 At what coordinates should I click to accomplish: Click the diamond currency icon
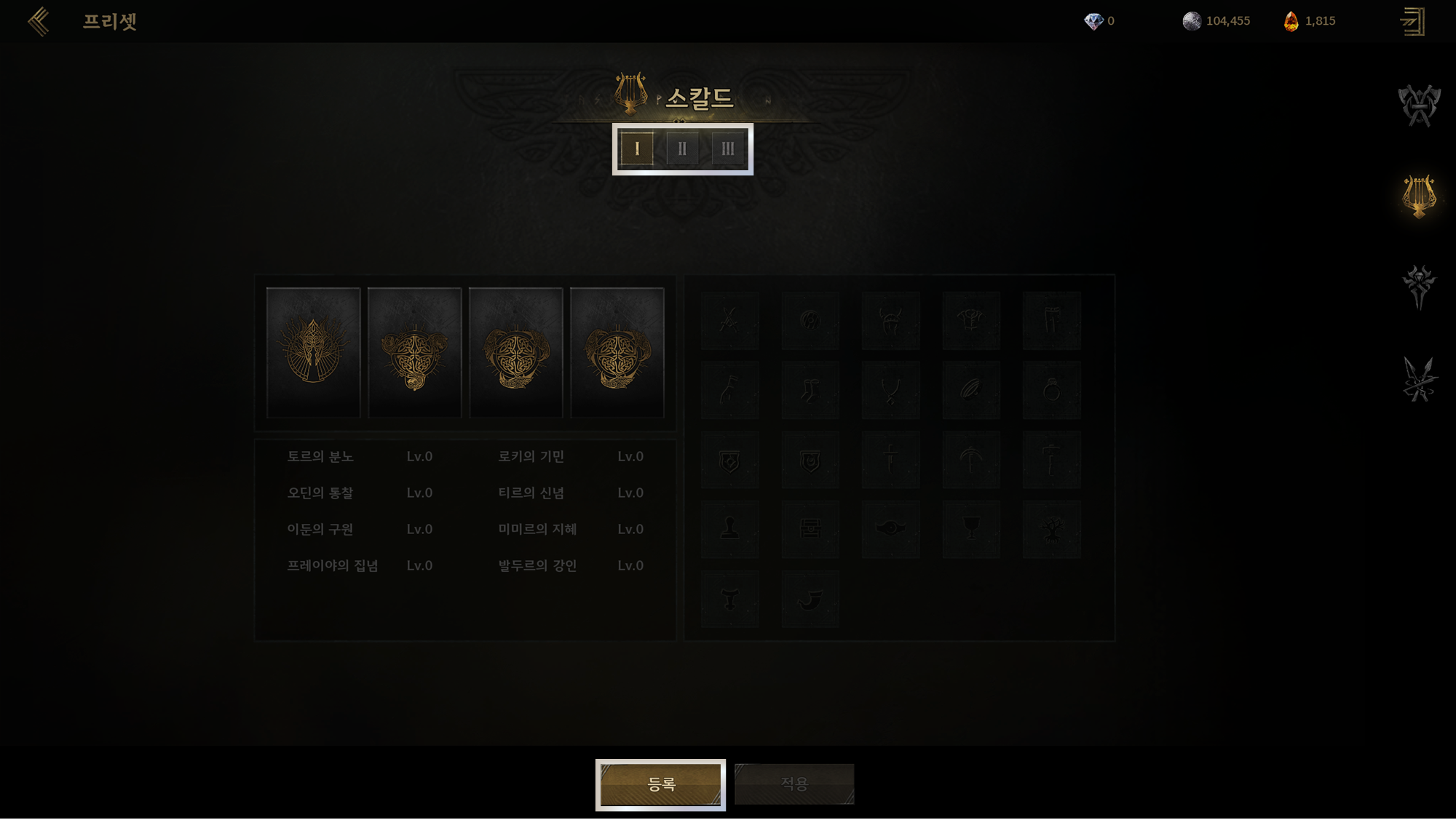pos(1093,21)
